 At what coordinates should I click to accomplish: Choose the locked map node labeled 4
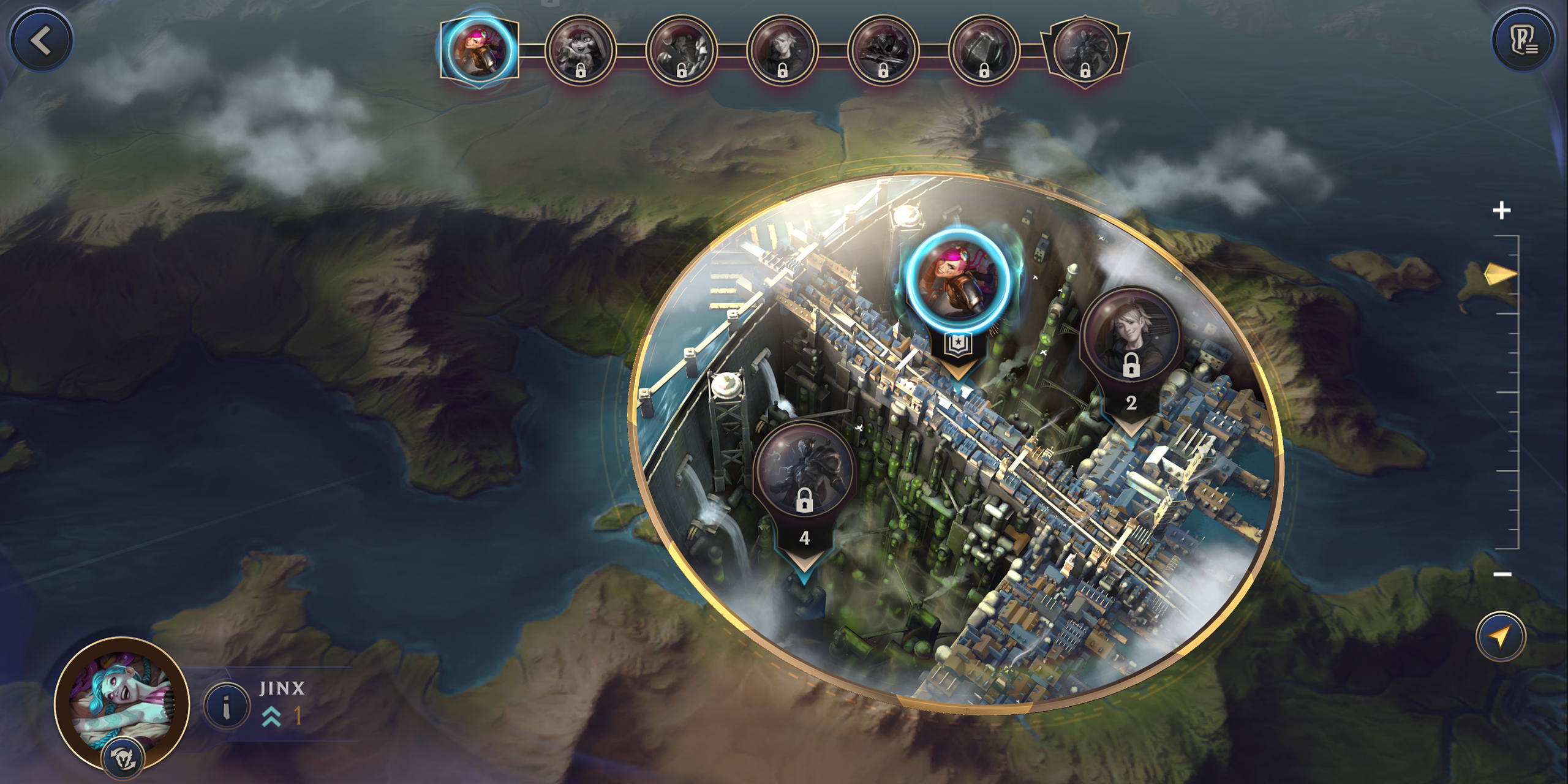click(x=804, y=472)
